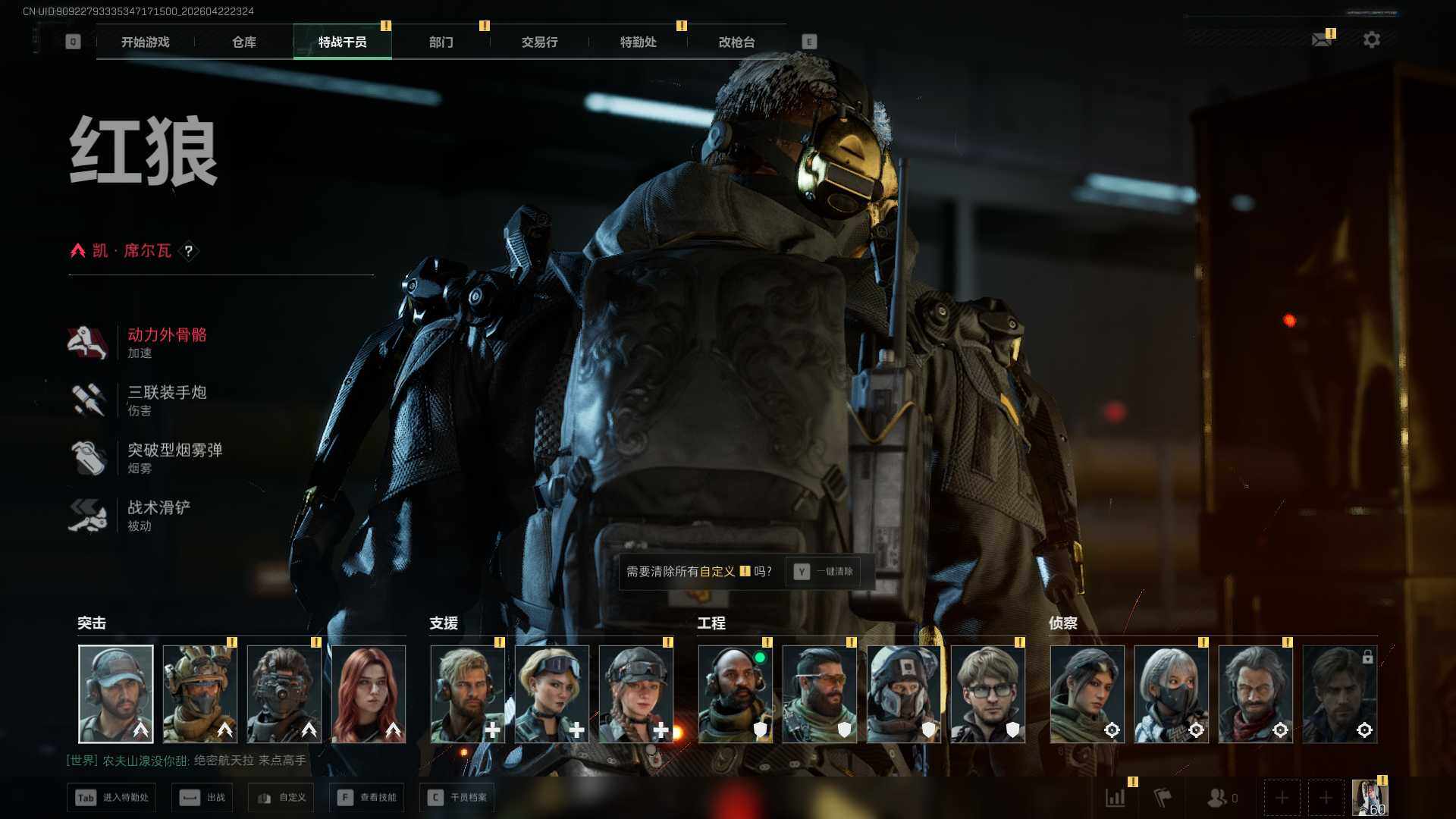Image resolution: width=1456 pixels, height=819 pixels.
Task: Click the 一键清除 button
Action: [x=824, y=572]
